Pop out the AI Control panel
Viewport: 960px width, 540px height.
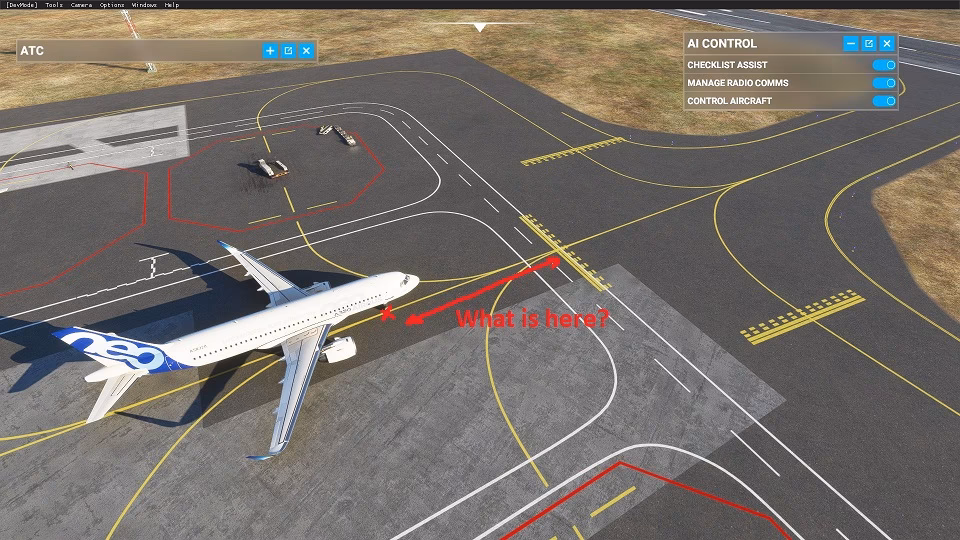[868, 44]
